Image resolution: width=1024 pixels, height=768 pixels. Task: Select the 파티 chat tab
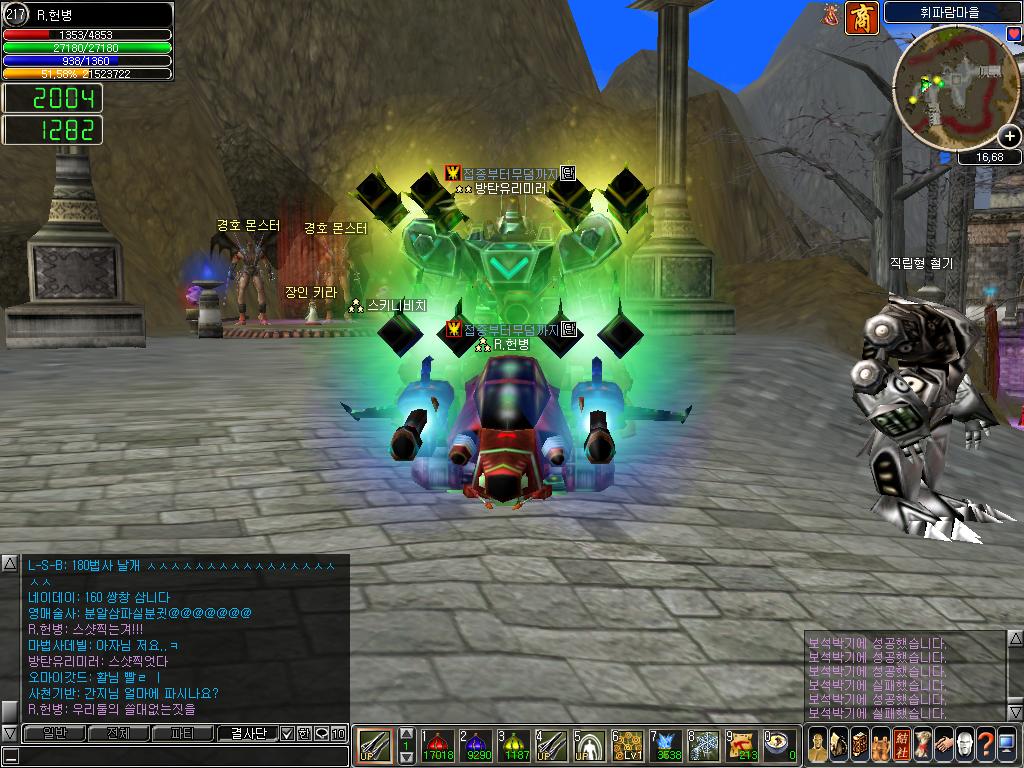(x=183, y=733)
